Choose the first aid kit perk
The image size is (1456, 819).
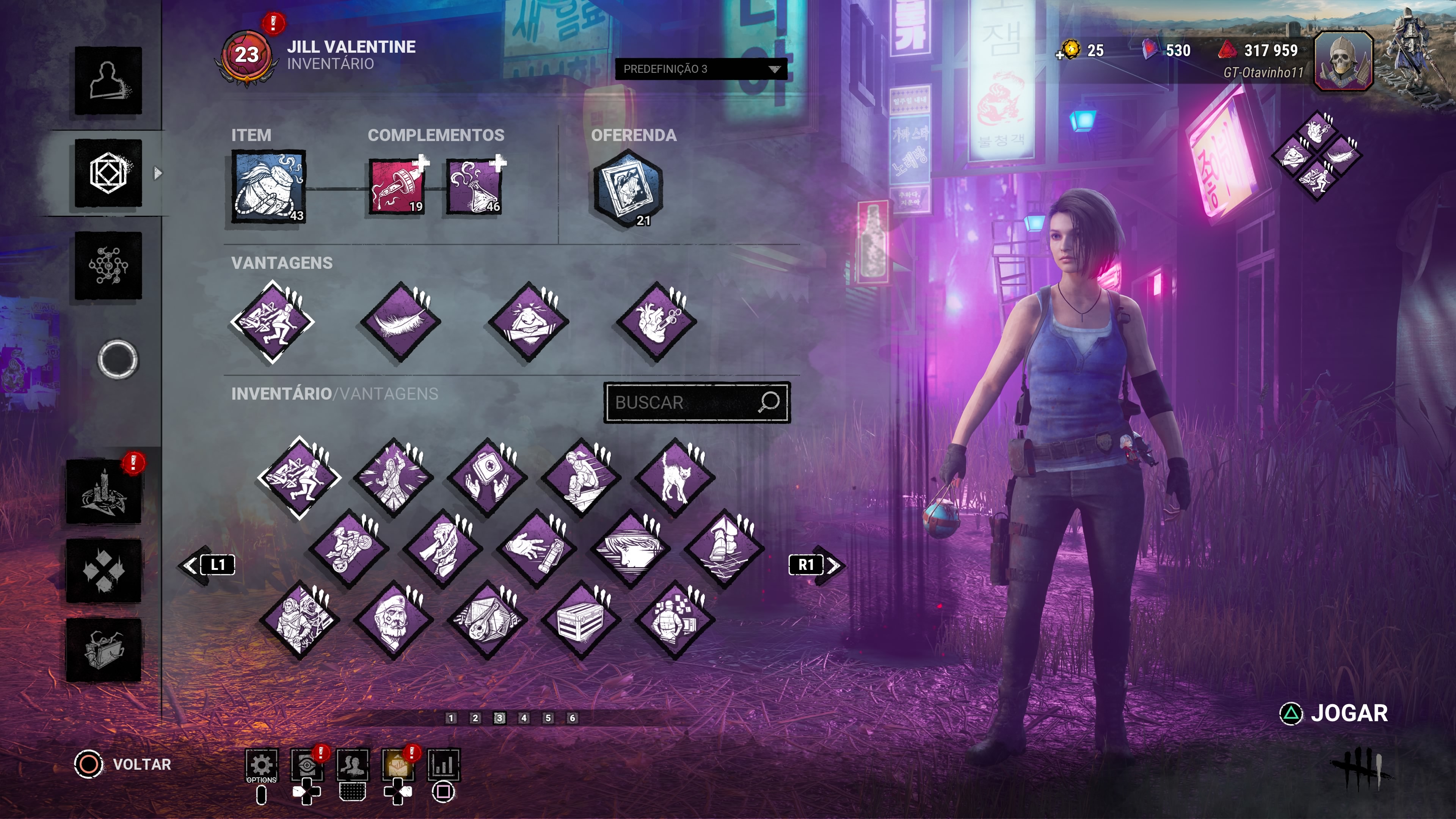click(486, 478)
